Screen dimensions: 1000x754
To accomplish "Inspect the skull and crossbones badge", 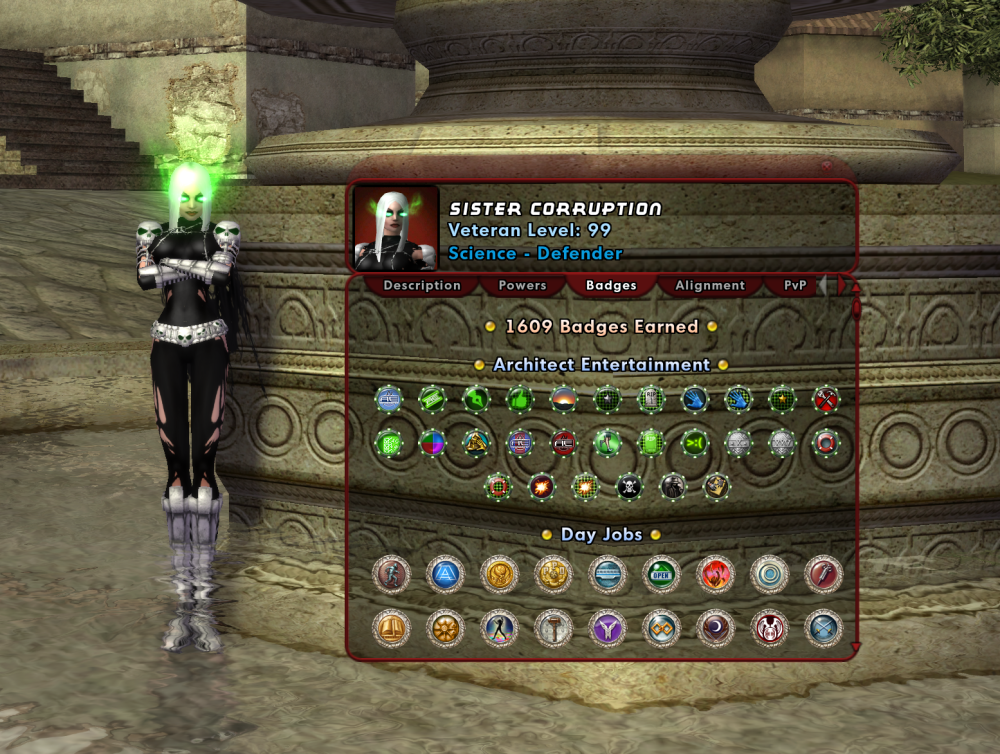I will 629,487.
